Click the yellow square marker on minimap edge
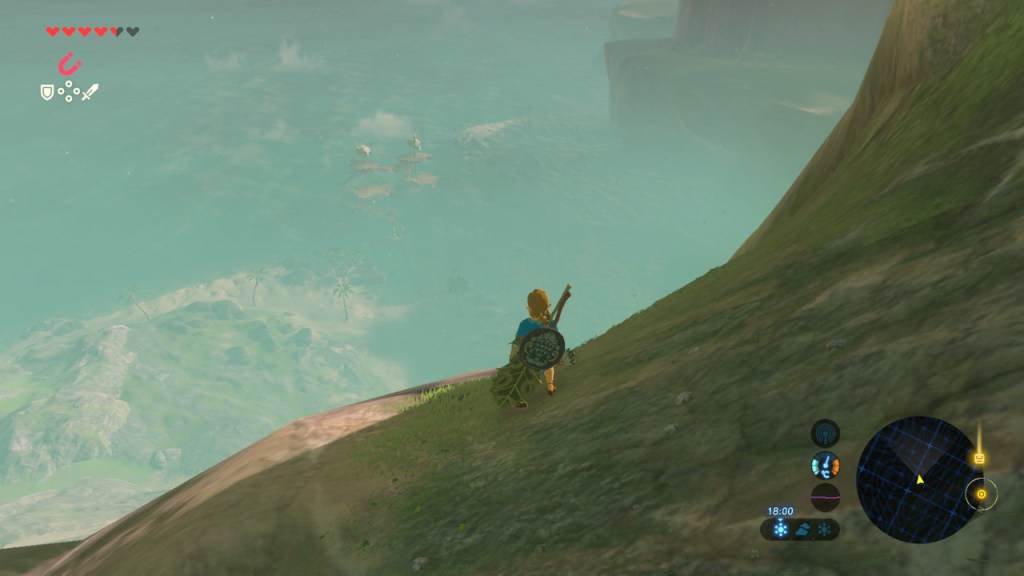 979,459
